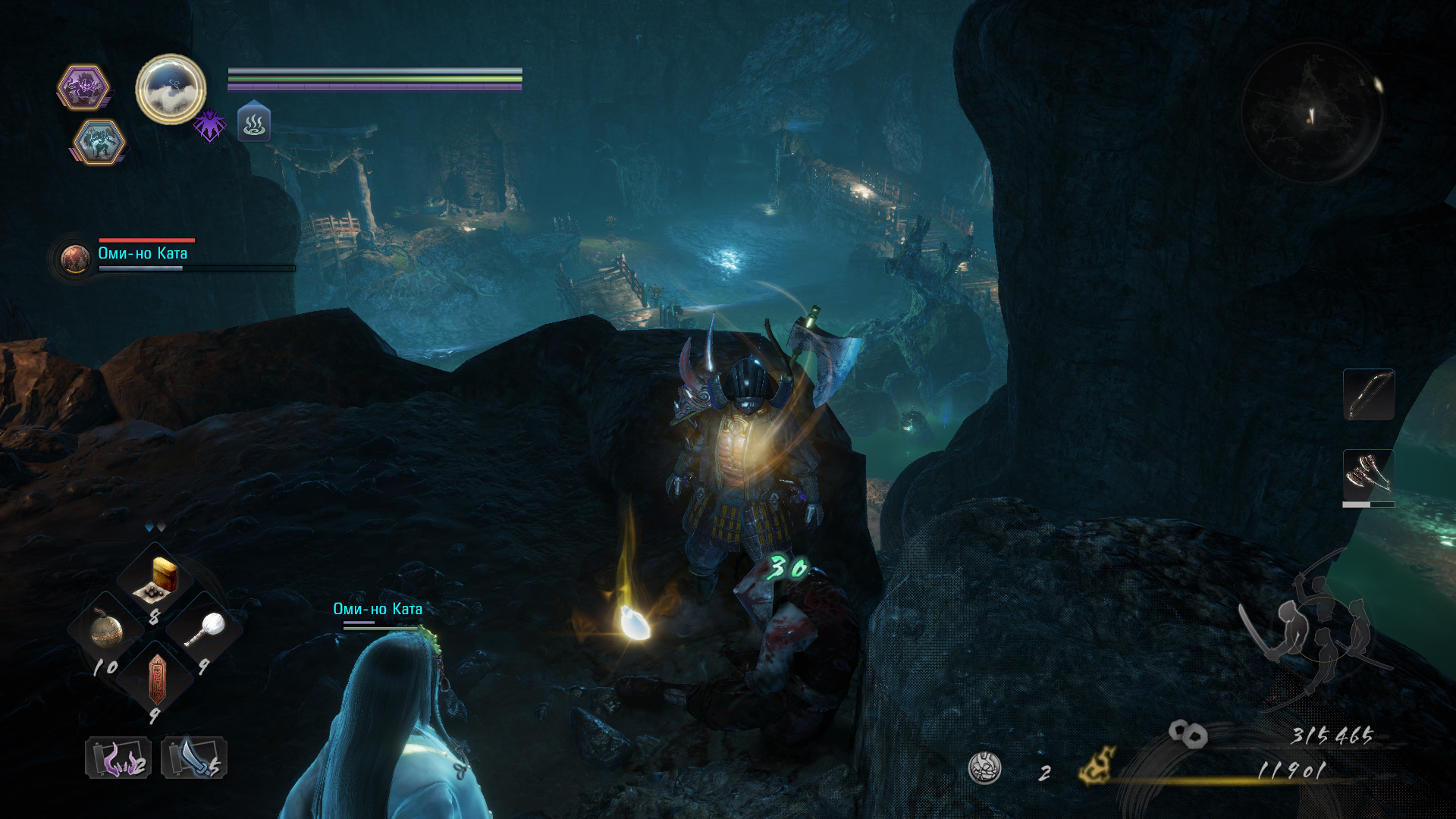Select the dual hatchets weapon slot

[x=1368, y=475]
